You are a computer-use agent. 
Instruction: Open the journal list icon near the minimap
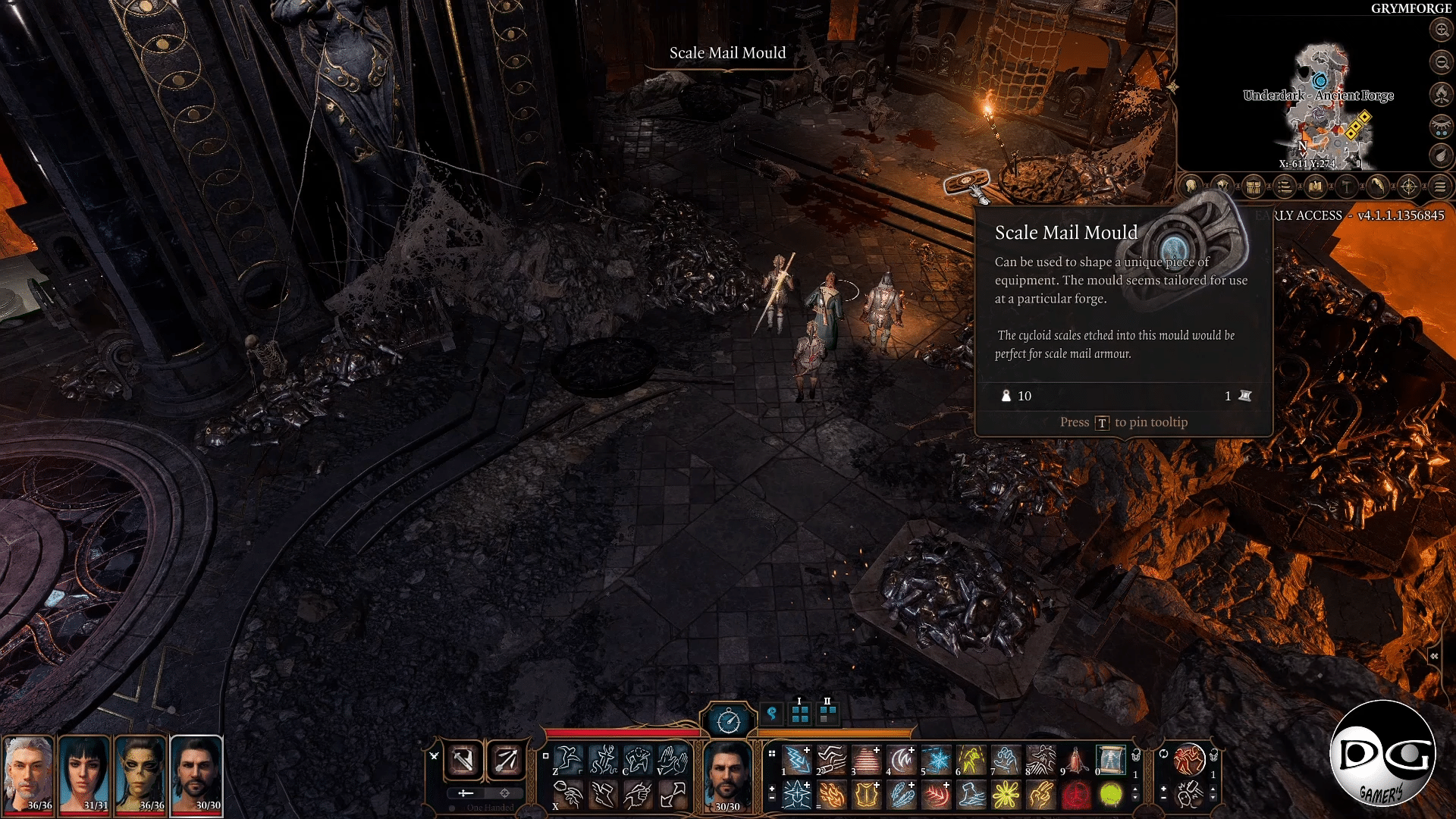pos(1285,187)
